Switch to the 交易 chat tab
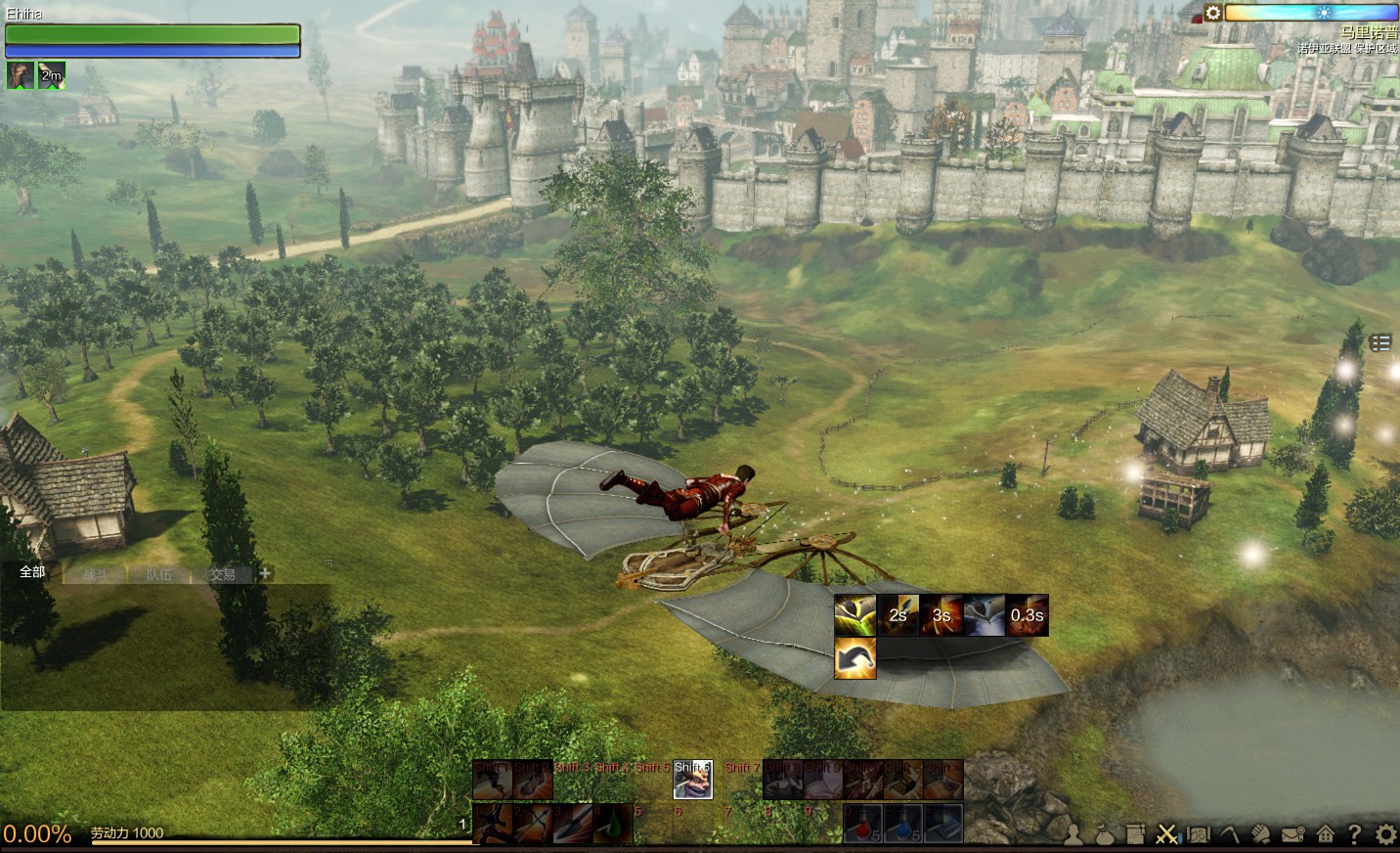The width and height of the screenshot is (1400, 853). (x=222, y=574)
